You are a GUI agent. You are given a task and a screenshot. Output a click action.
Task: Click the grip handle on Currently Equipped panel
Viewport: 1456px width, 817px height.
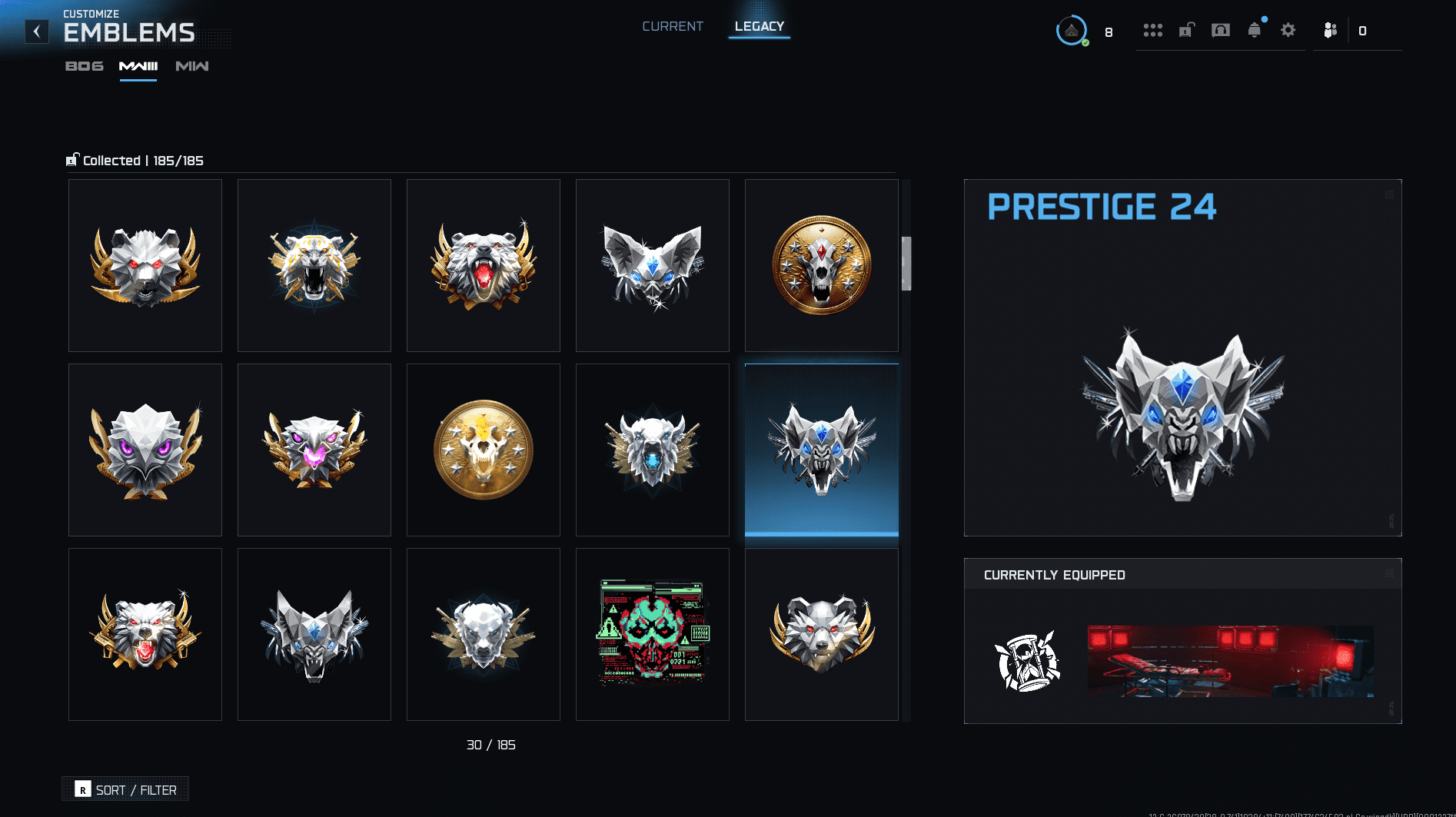(x=1388, y=573)
